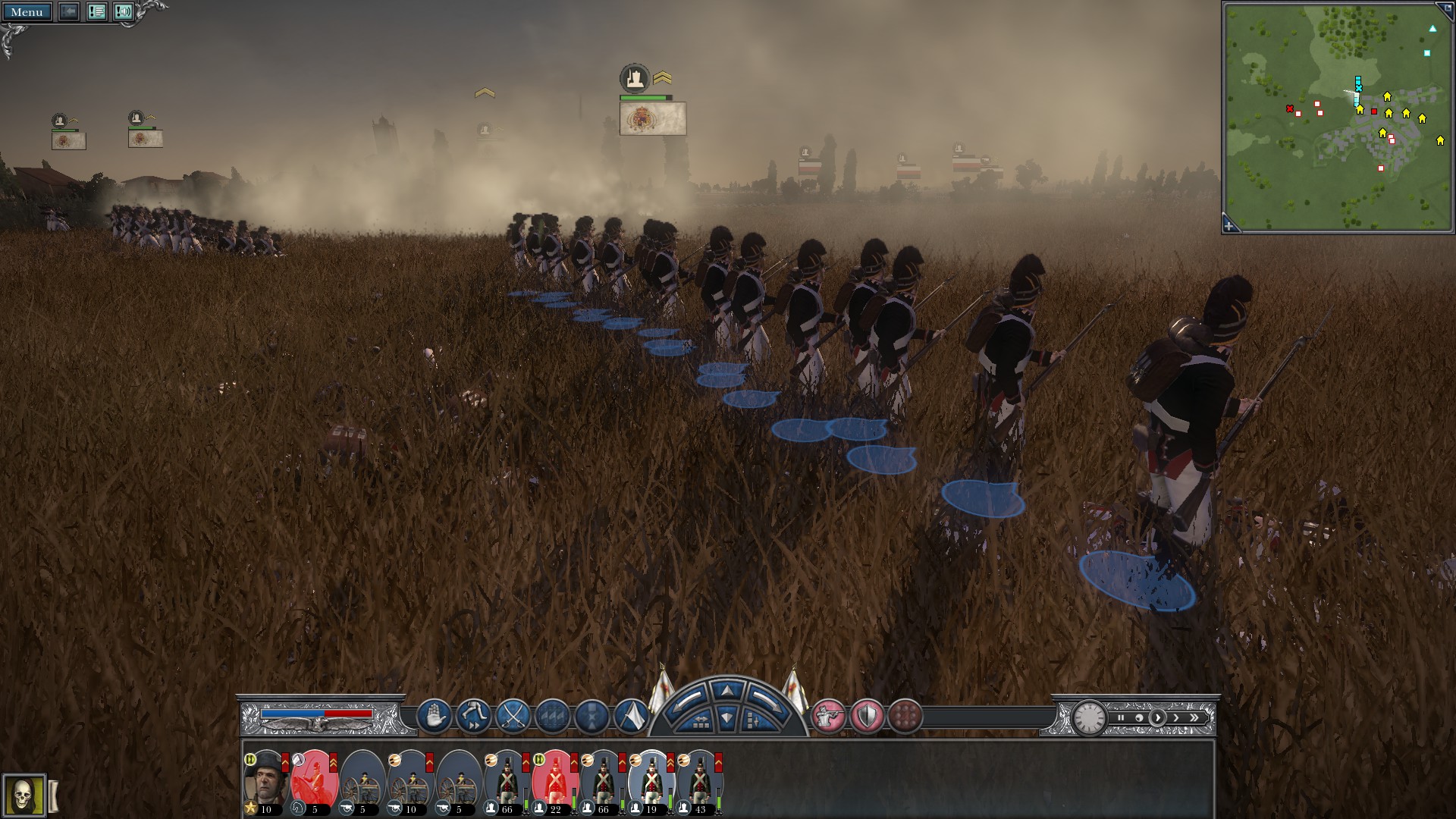Open the Menu
Viewport: 1456px width, 819px height.
tap(29, 12)
